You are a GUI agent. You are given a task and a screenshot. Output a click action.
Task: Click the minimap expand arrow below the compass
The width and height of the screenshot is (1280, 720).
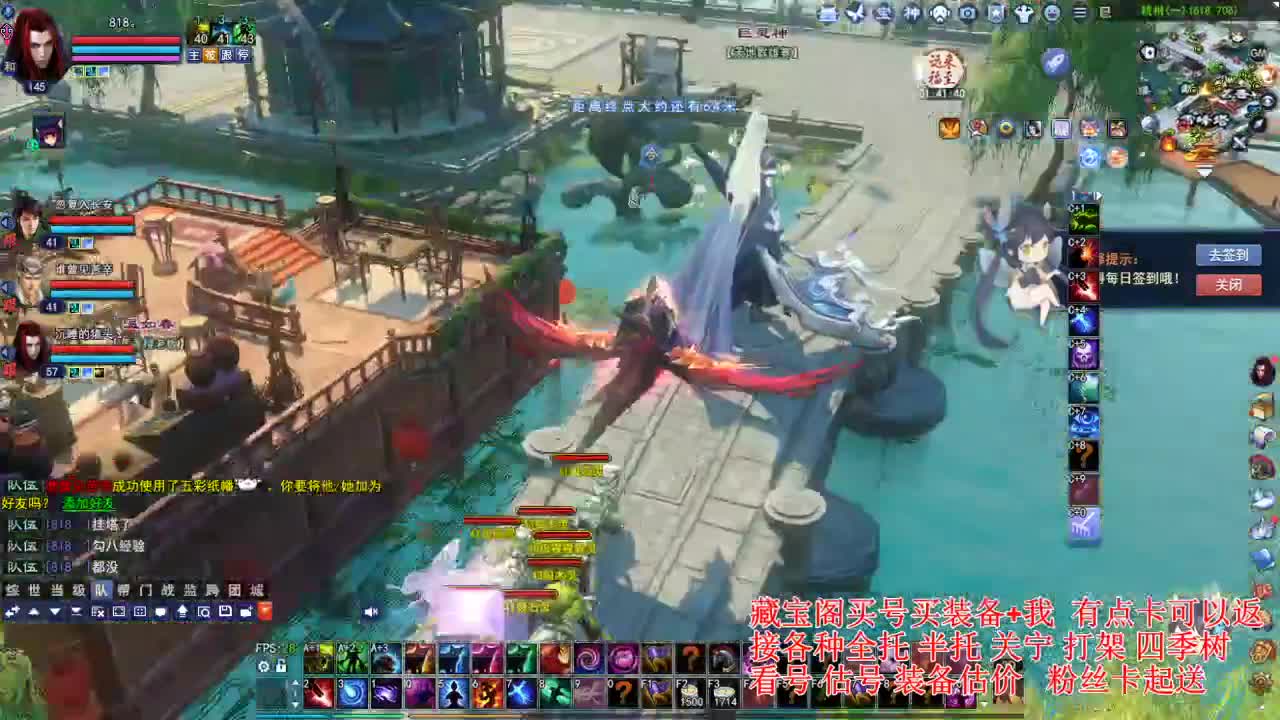[x=1204, y=171]
